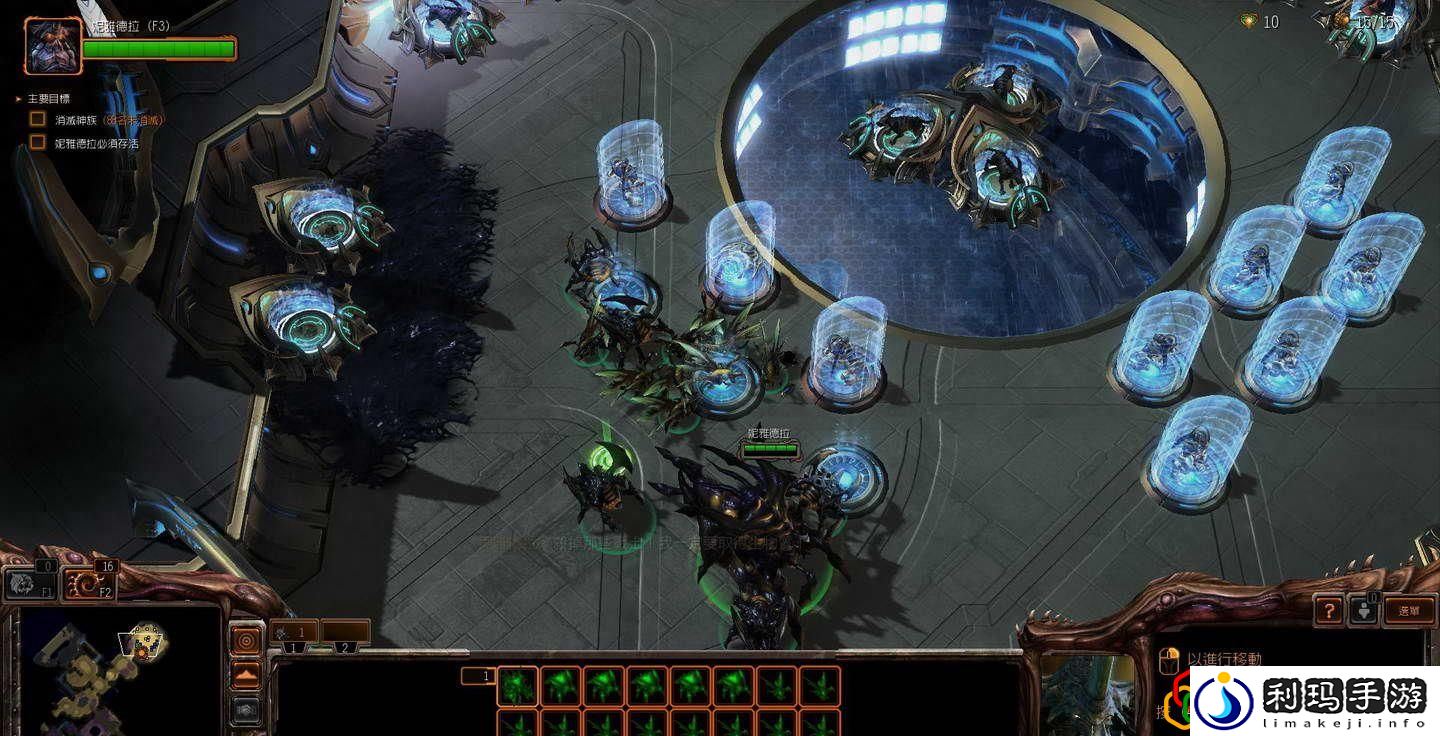Collapse the main objectives header
Image resolution: width=1440 pixels, height=736 pixels.
[x=19, y=99]
